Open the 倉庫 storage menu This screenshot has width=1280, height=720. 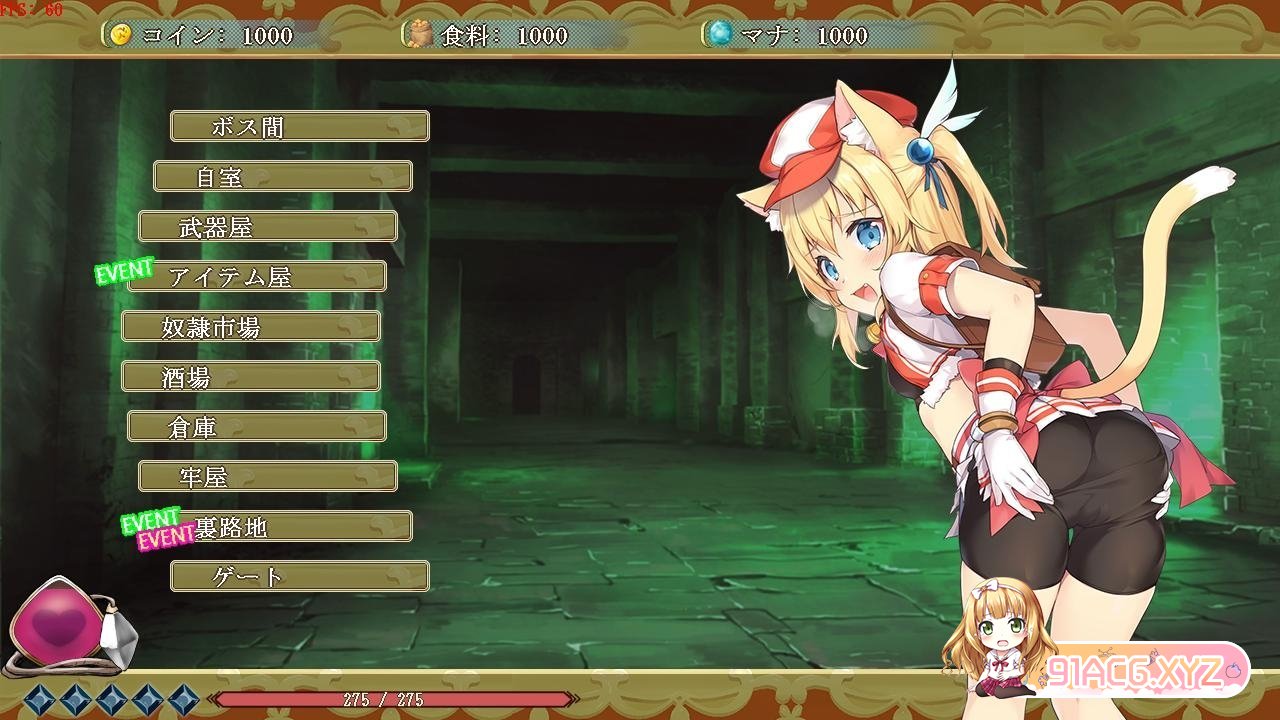256,426
